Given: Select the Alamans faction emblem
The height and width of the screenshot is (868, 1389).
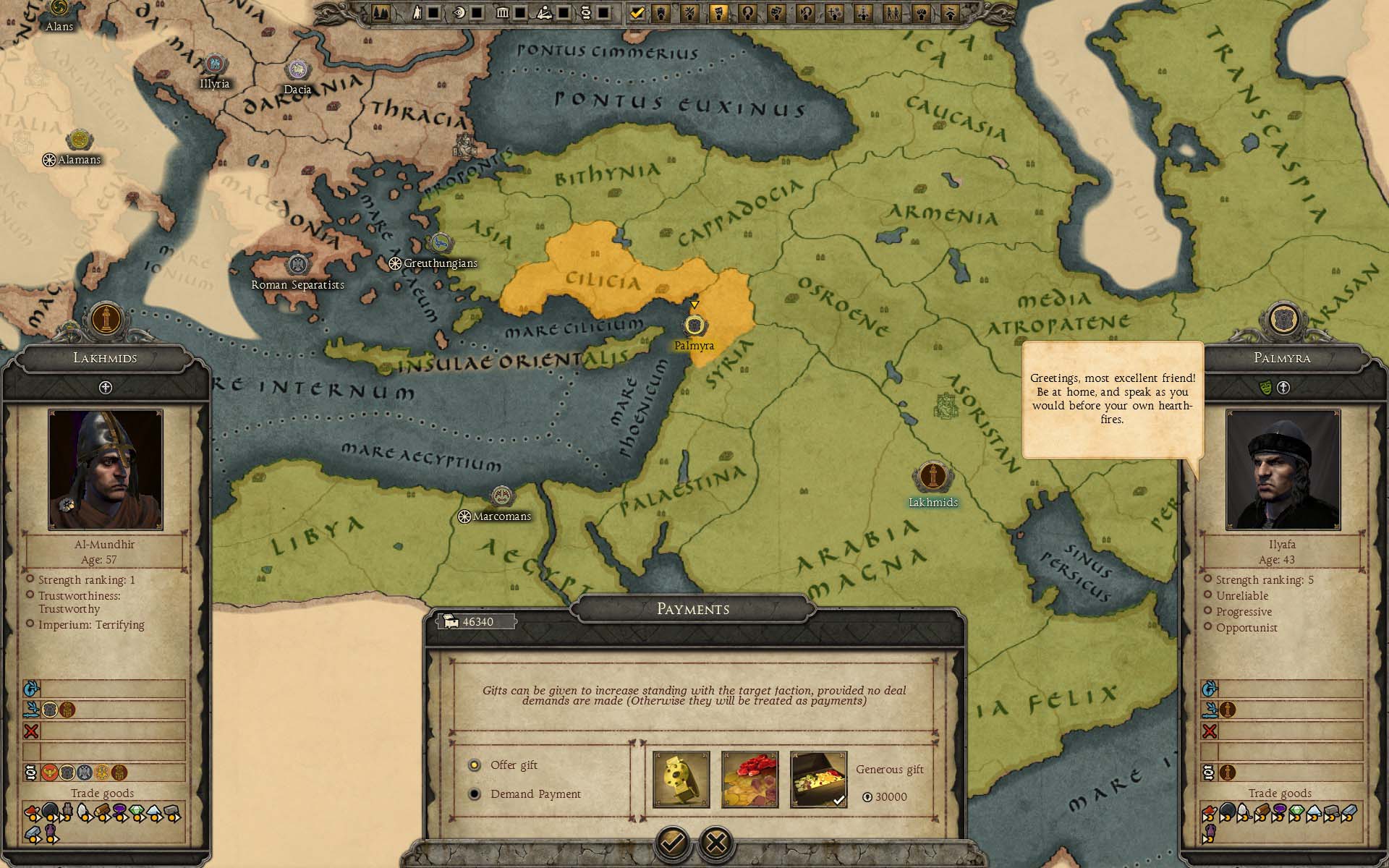Looking at the screenshot, I should (x=78, y=140).
